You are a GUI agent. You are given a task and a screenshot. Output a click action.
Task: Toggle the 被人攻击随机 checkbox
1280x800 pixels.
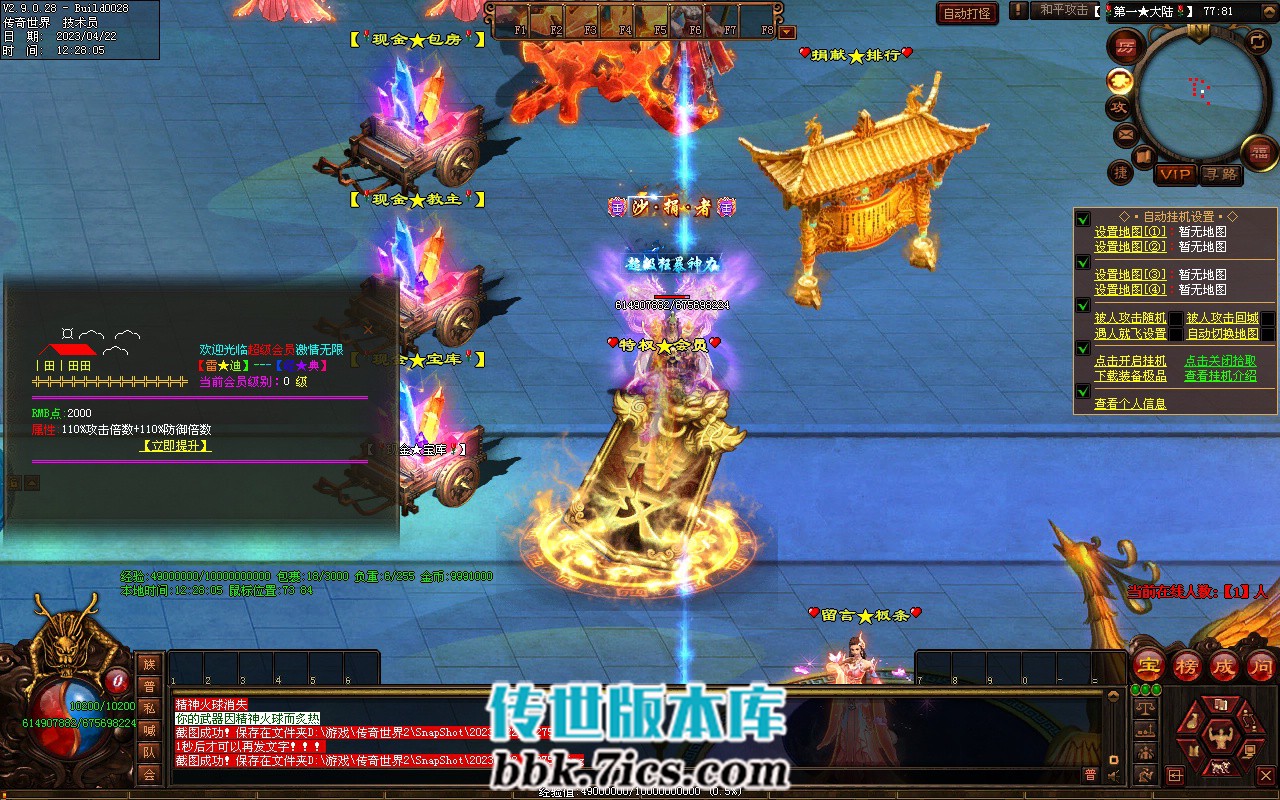pyautogui.click(x=1176, y=319)
